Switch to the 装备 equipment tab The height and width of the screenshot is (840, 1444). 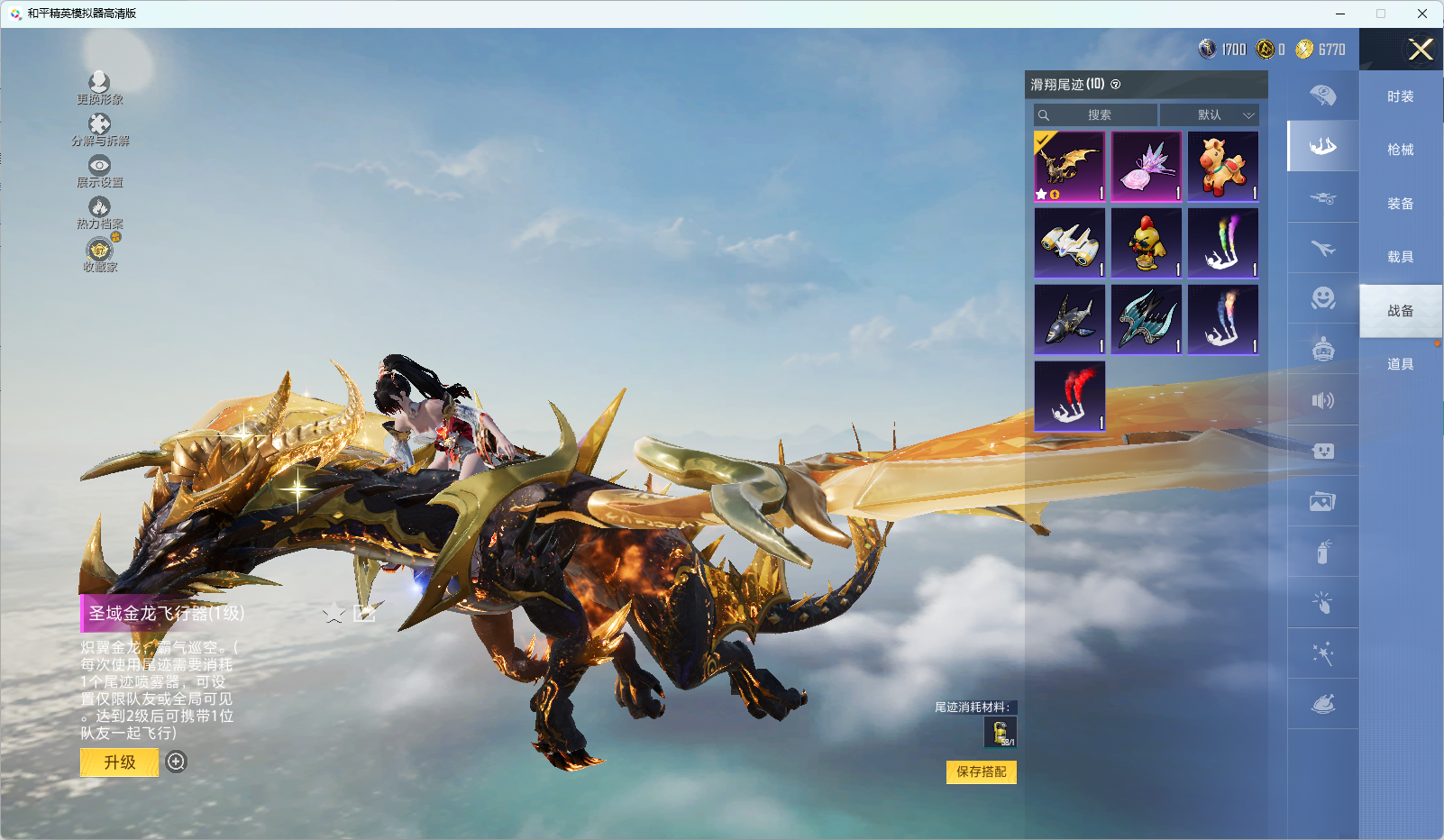point(1400,204)
